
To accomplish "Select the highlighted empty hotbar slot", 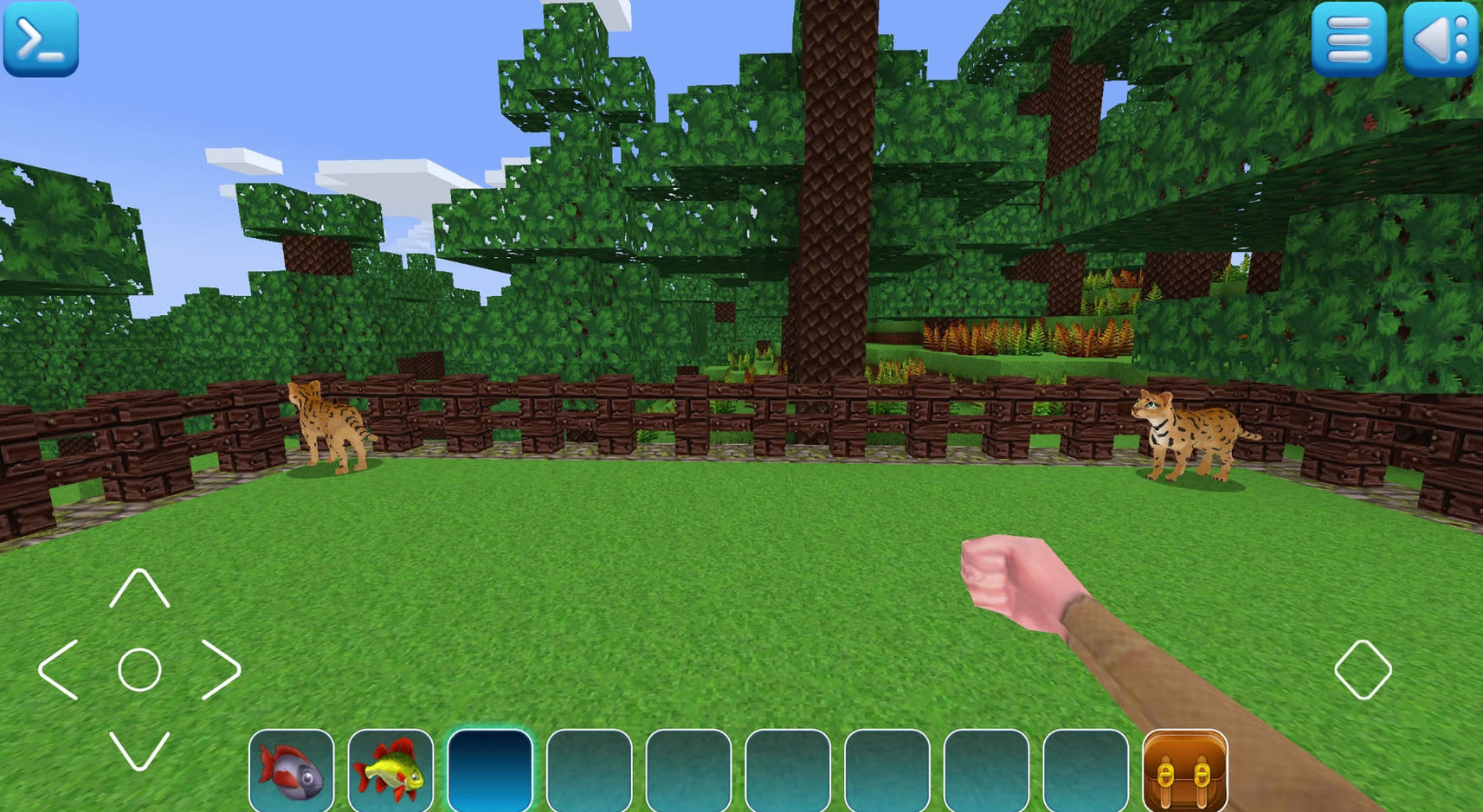I will pyautogui.click(x=490, y=770).
